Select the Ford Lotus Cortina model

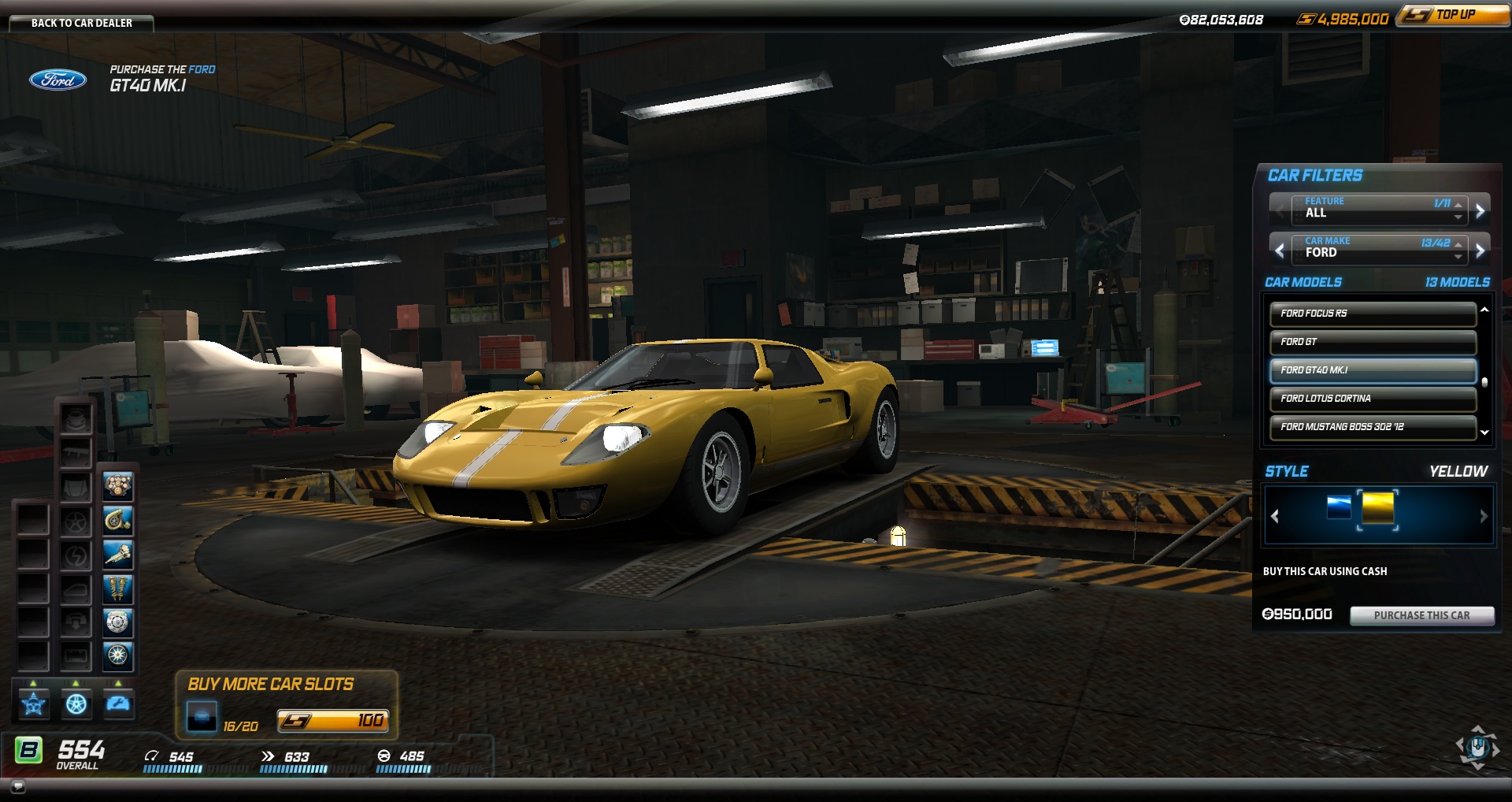(x=1372, y=399)
